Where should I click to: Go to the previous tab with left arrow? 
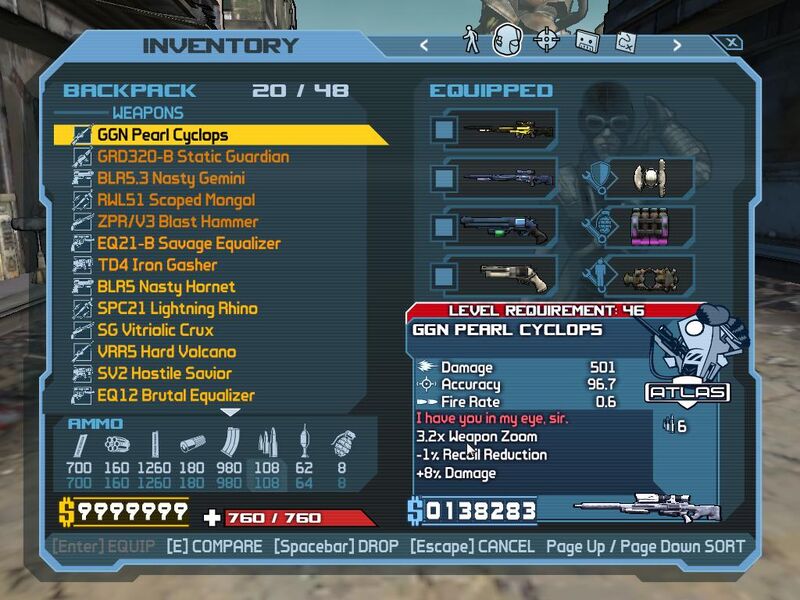pyautogui.click(x=424, y=44)
